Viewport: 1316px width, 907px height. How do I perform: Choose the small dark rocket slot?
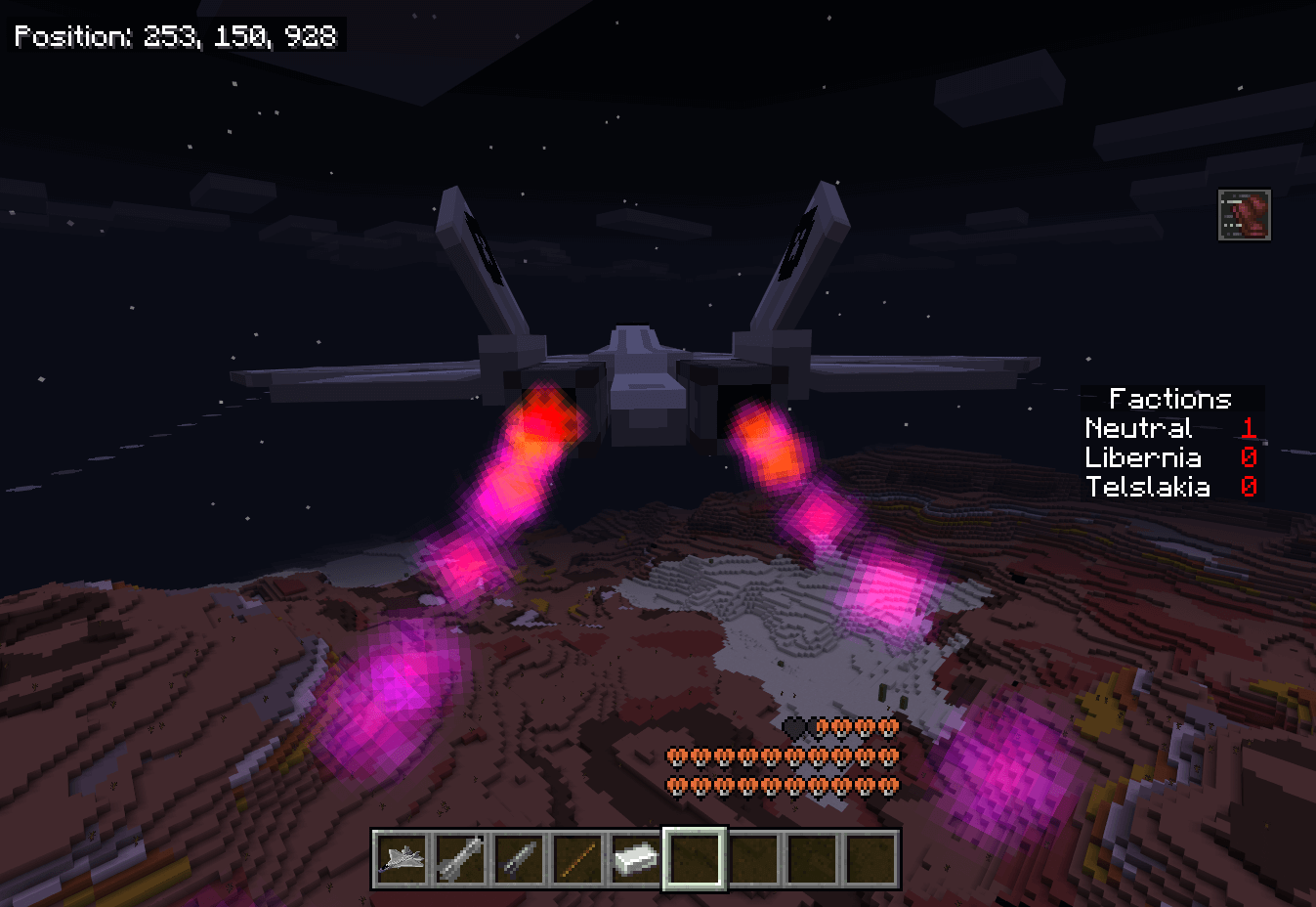519,859
